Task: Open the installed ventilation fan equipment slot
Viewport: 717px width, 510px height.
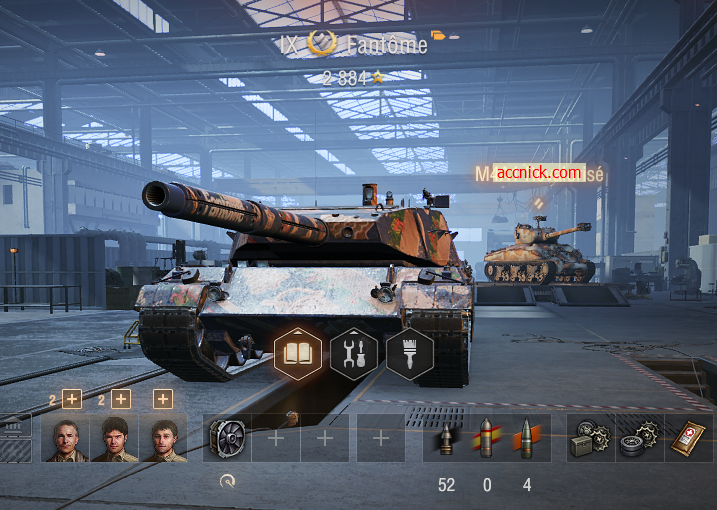Action: click(227, 438)
